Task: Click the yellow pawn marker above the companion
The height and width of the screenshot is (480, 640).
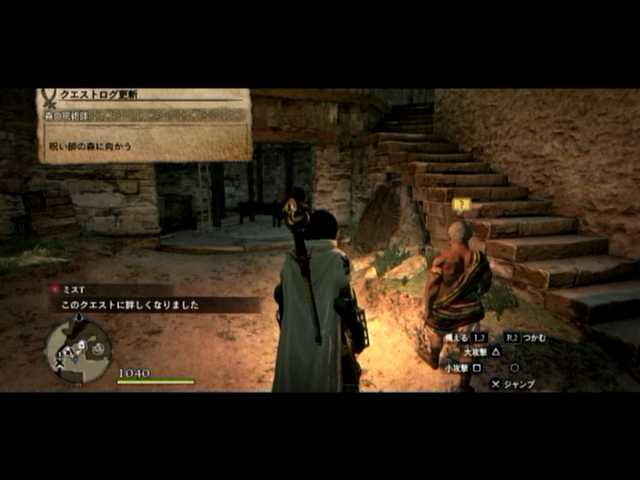Action: click(461, 204)
